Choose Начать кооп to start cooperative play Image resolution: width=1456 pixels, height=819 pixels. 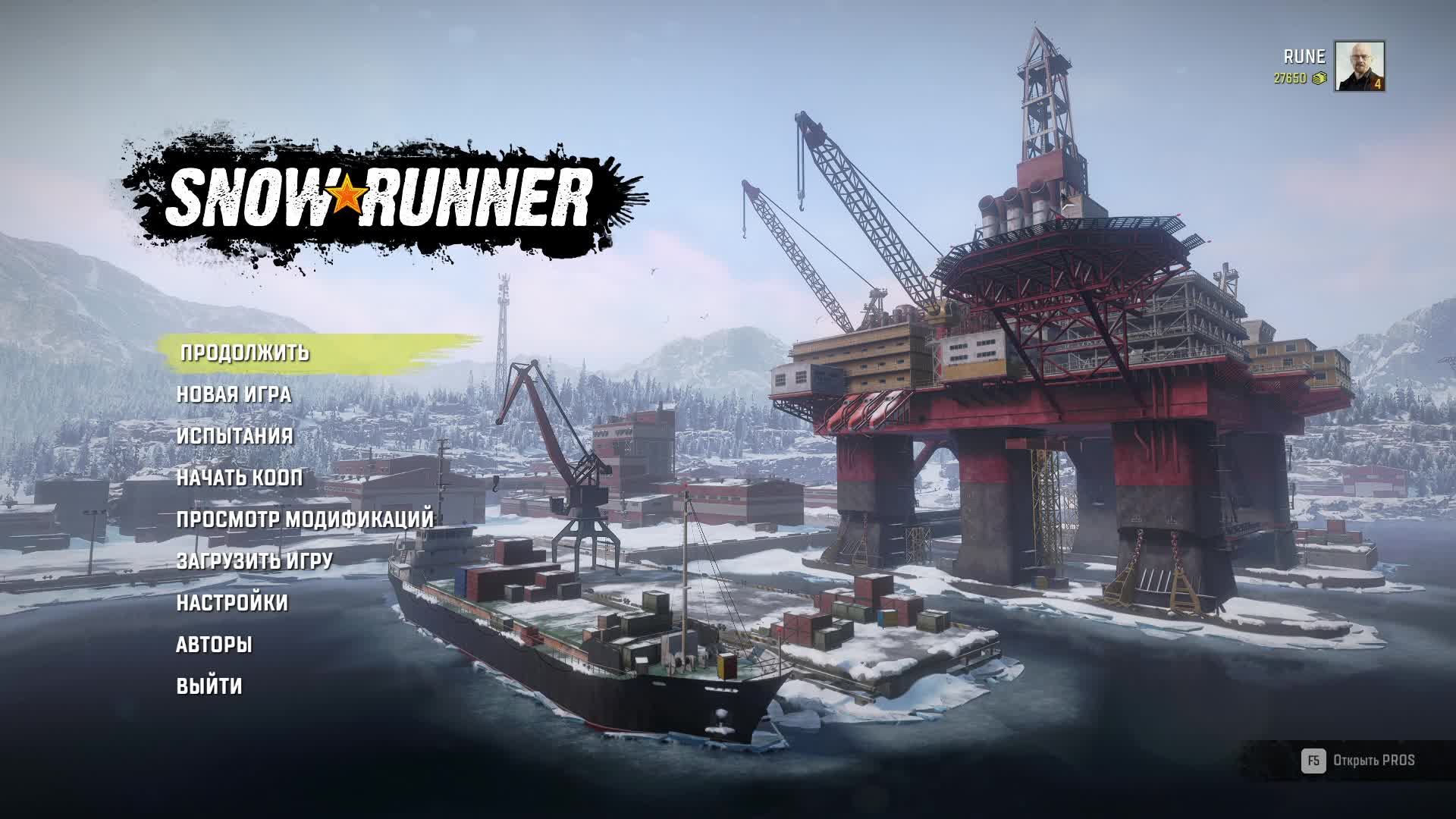pos(239,479)
